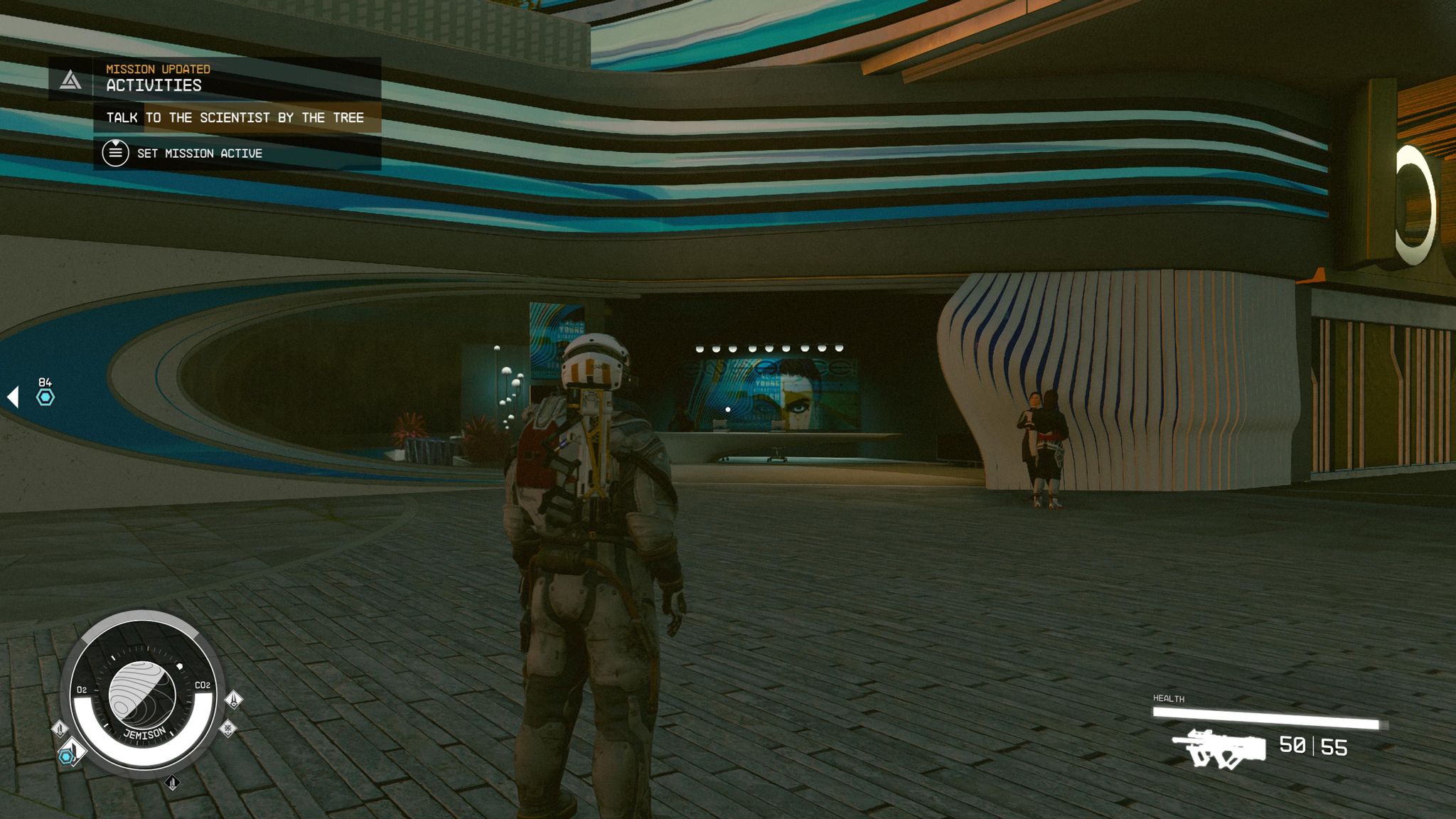Select the equipped rifle weapon icon

pyautogui.click(x=1219, y=749)
